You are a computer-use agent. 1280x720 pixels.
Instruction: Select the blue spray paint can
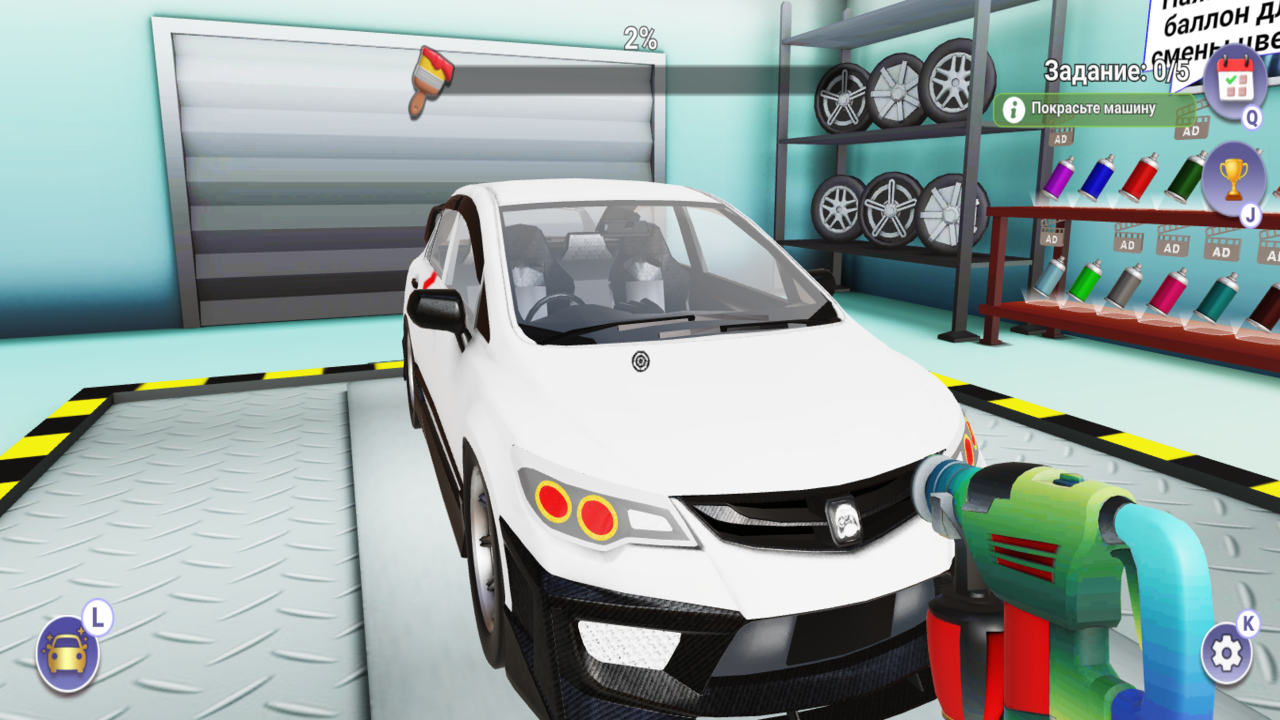click(1099, 178)
